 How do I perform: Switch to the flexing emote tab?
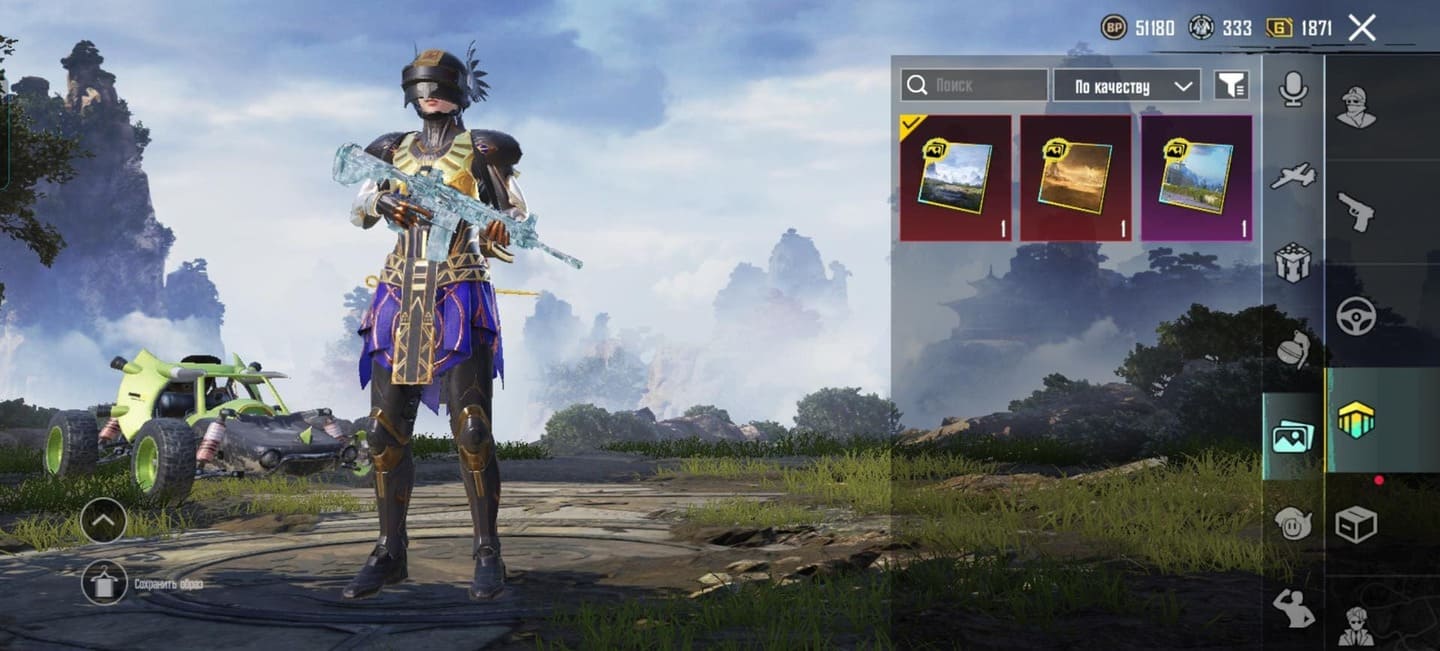[x=1293, y=609]
